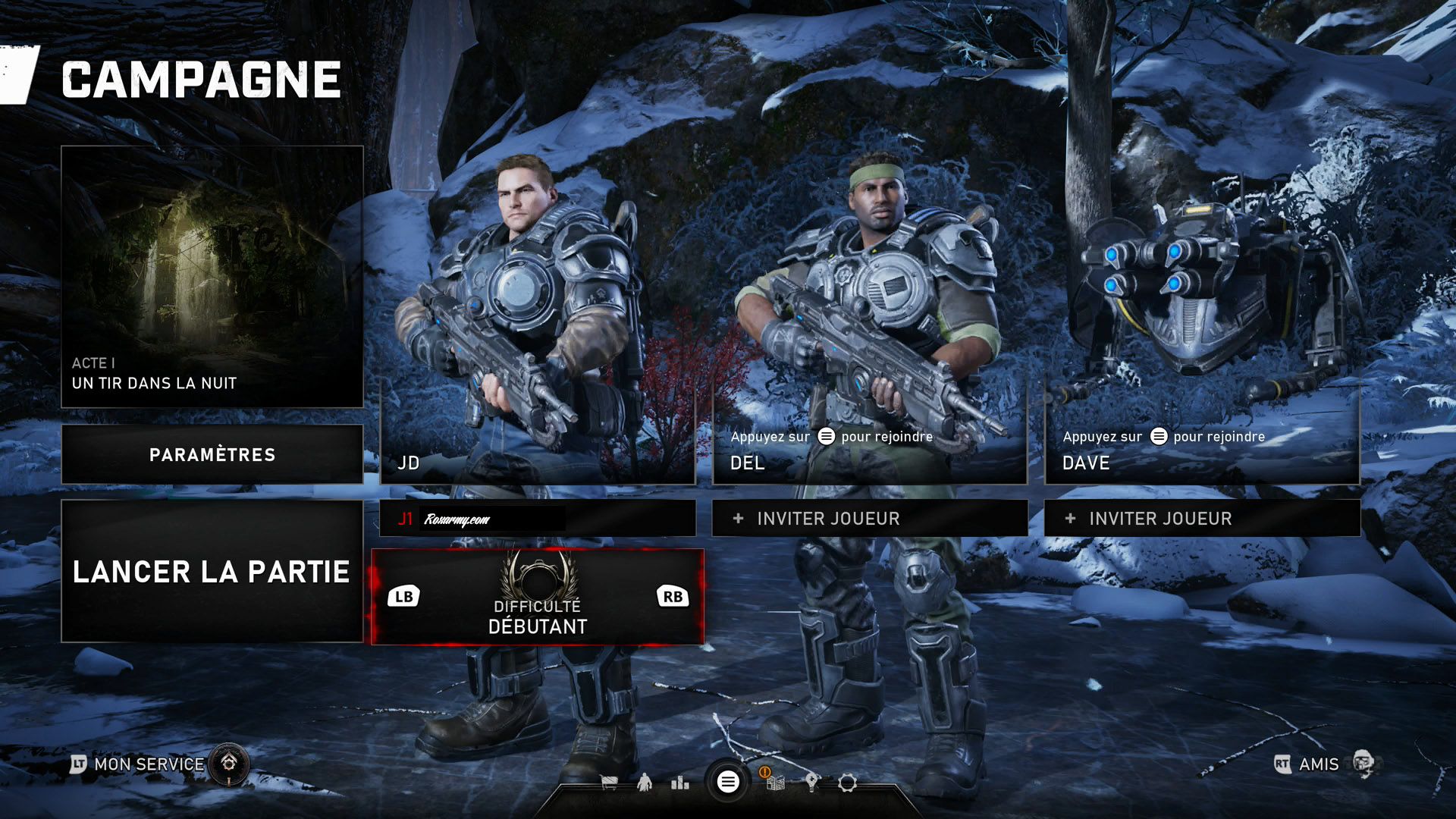
Task: Open the newspaper news icon
Action: pyautogui.click(x=774, y=782)
